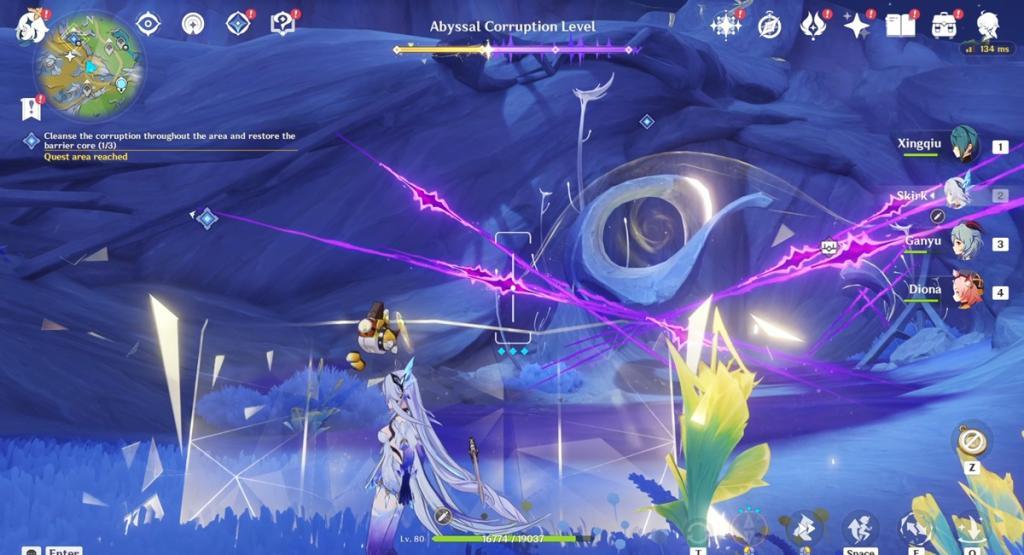Open the quest log bookmark icon
Screen dimensions: 1024x555
click(x=30, y=107)
